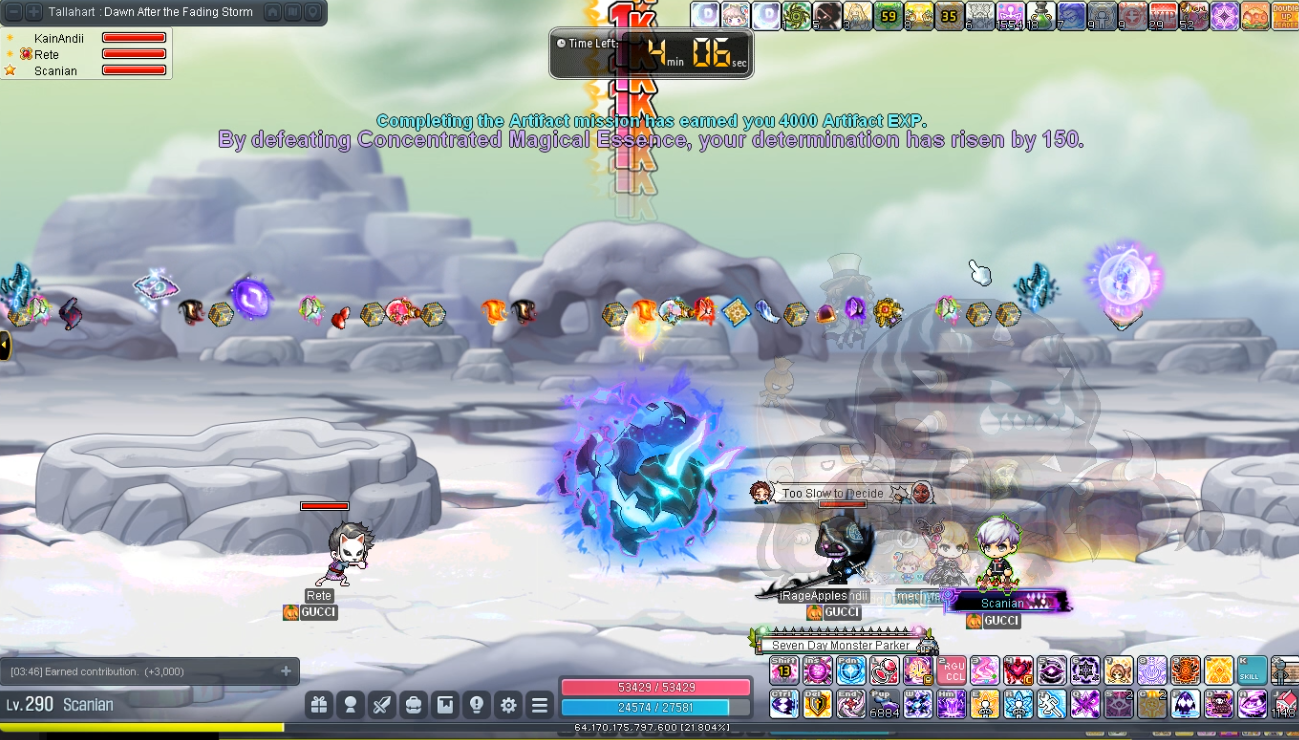Use the potion slot showing 6884
The height and width of the screenshot is (740, 1299).
[x=884, y=704]
